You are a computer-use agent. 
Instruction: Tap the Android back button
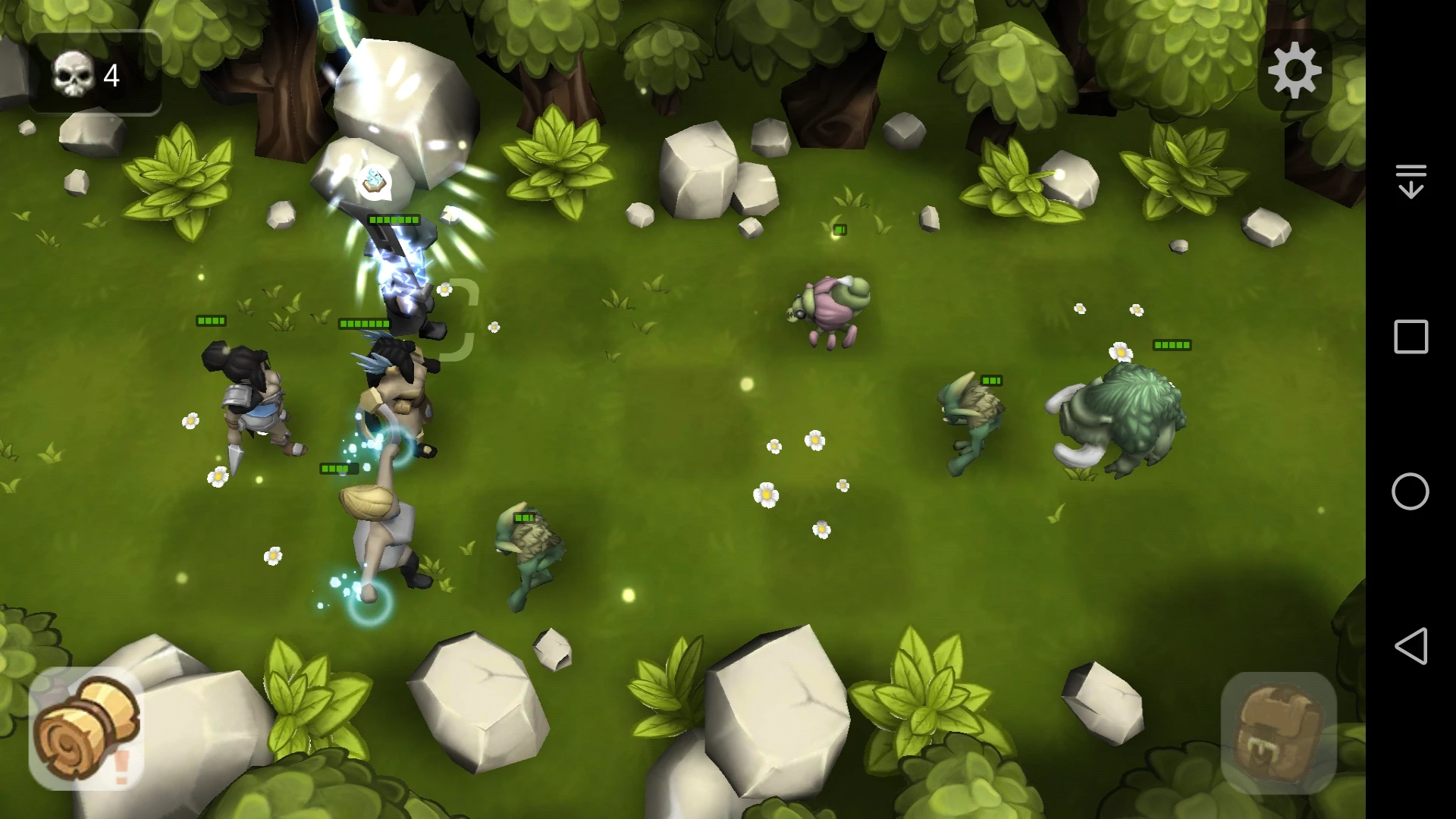coord(1410,646)
